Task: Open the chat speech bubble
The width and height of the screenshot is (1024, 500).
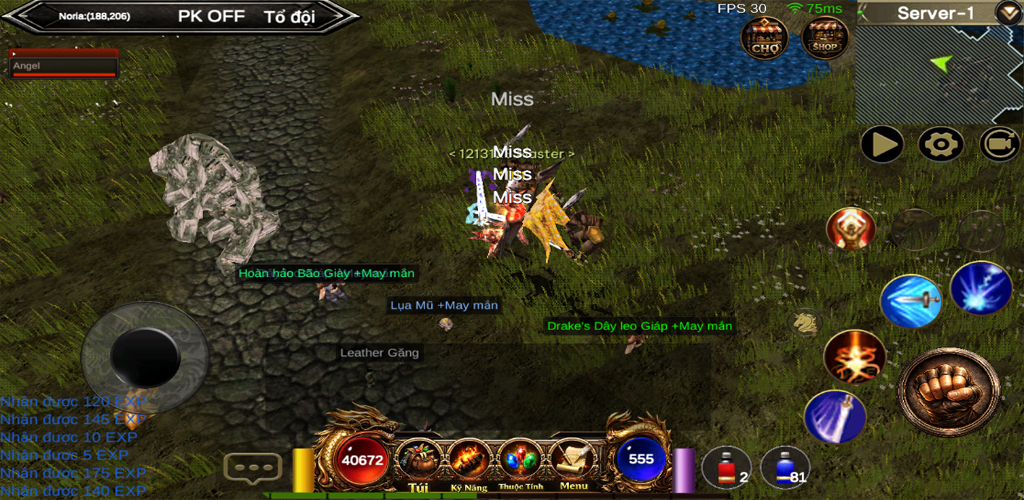Action: coord(252,468)
